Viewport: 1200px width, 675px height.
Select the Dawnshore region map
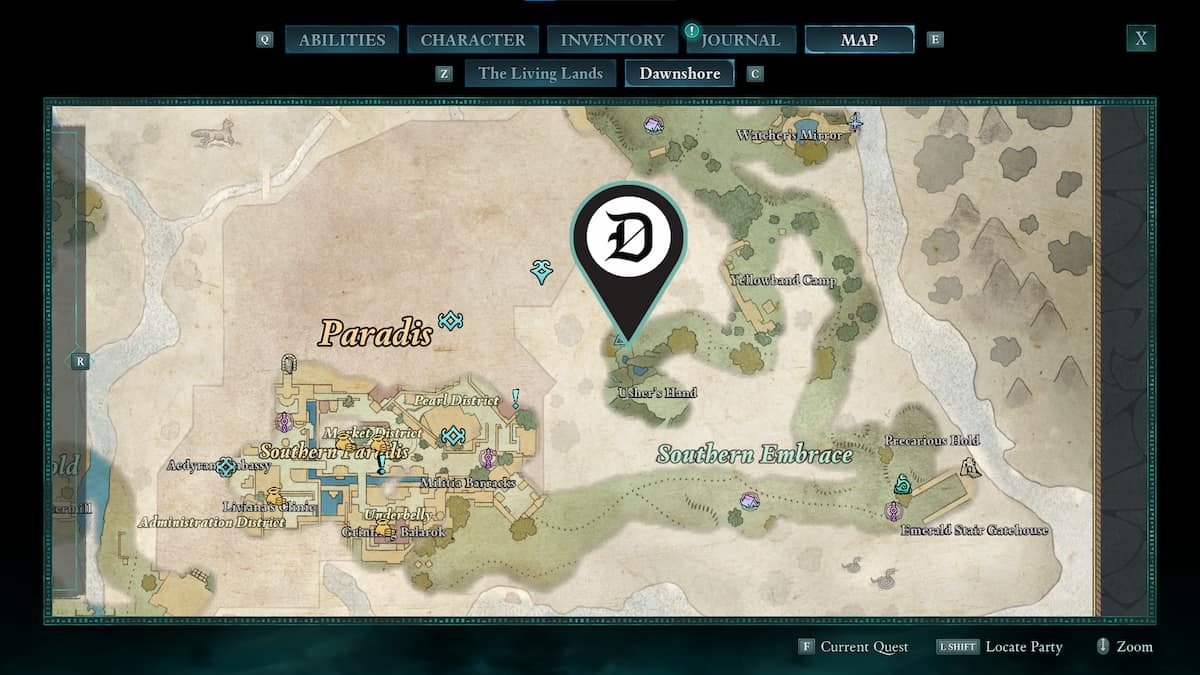point(680,73)
